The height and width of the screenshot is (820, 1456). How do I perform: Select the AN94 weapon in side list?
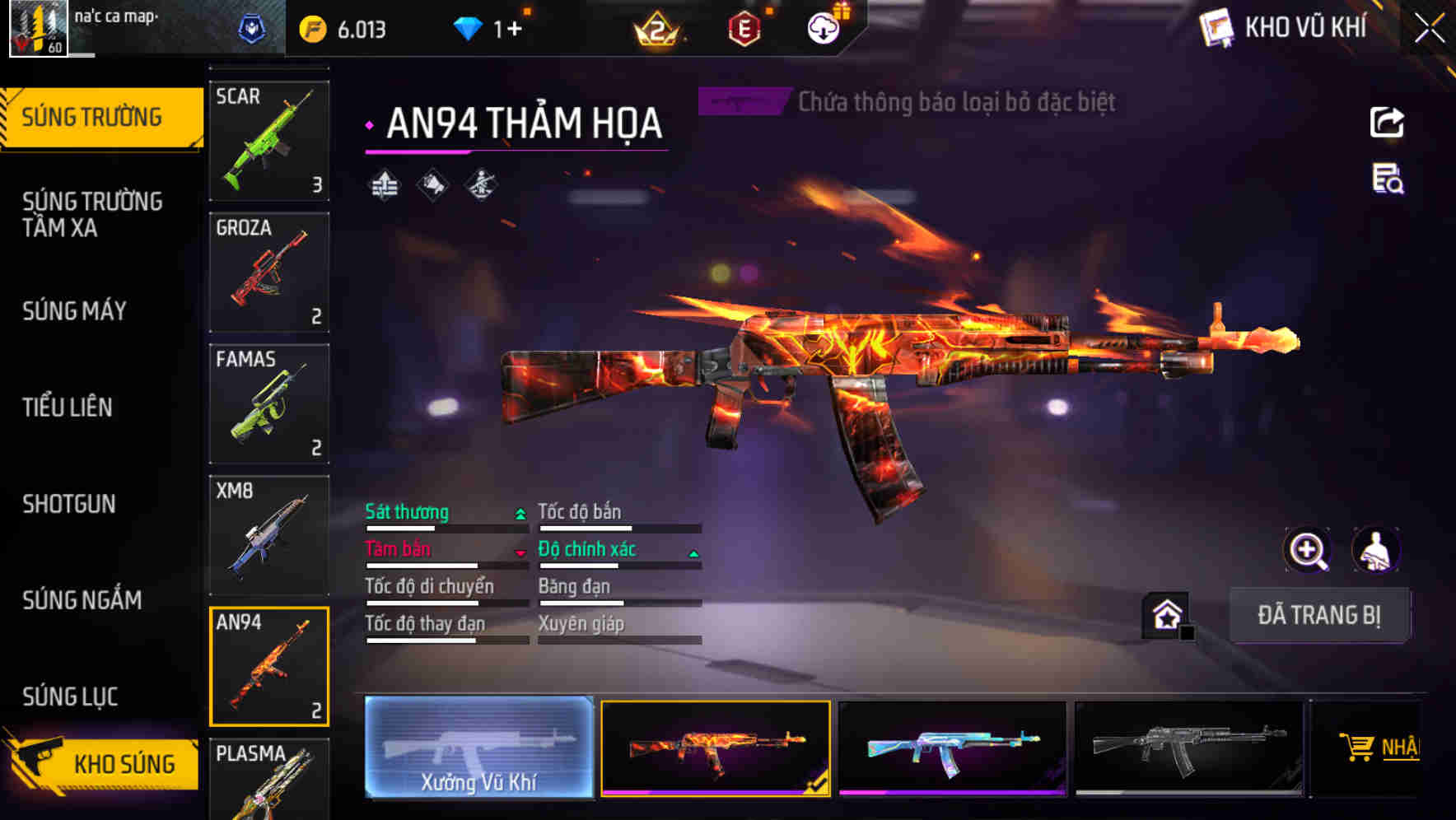pos(269,665)
